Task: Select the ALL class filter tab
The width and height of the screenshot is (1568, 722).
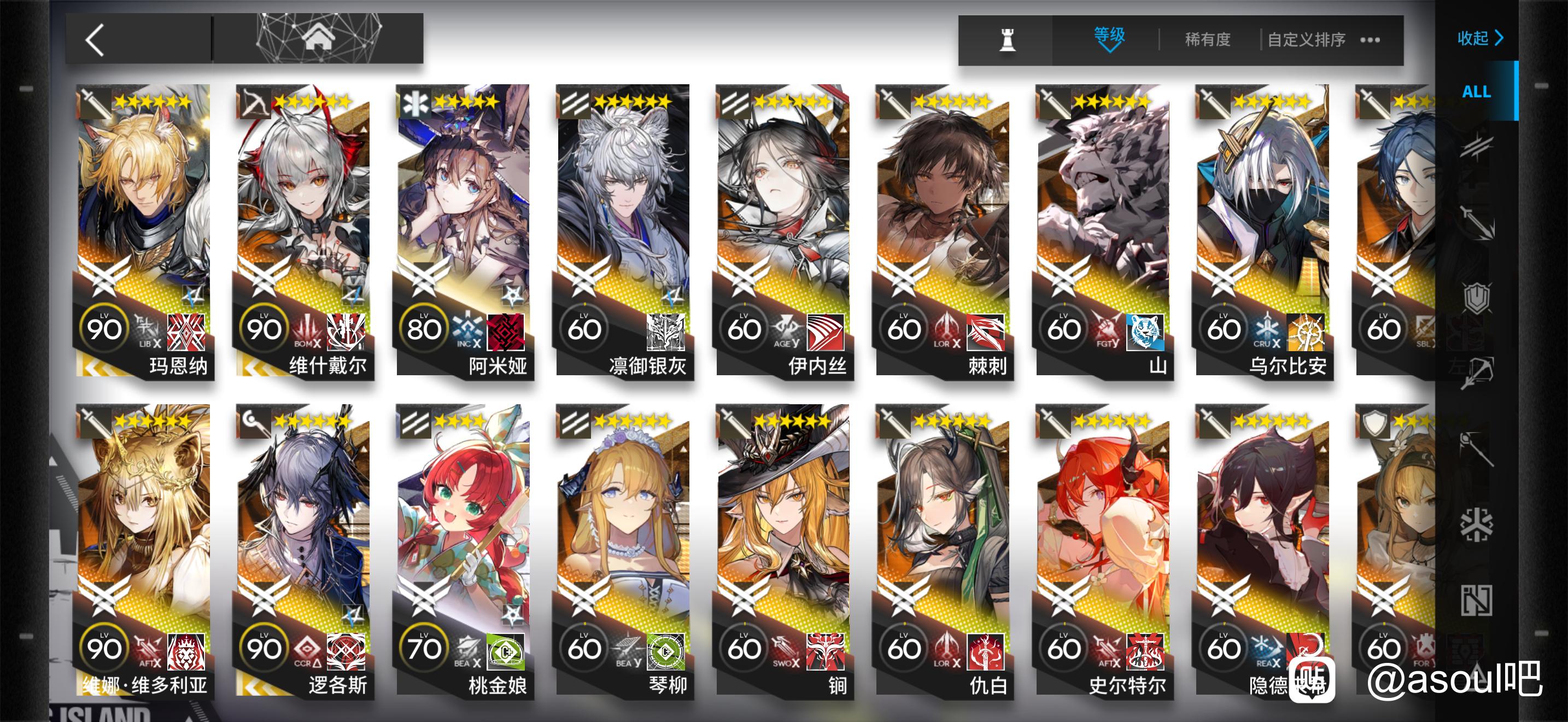Action: point(1476,91)
